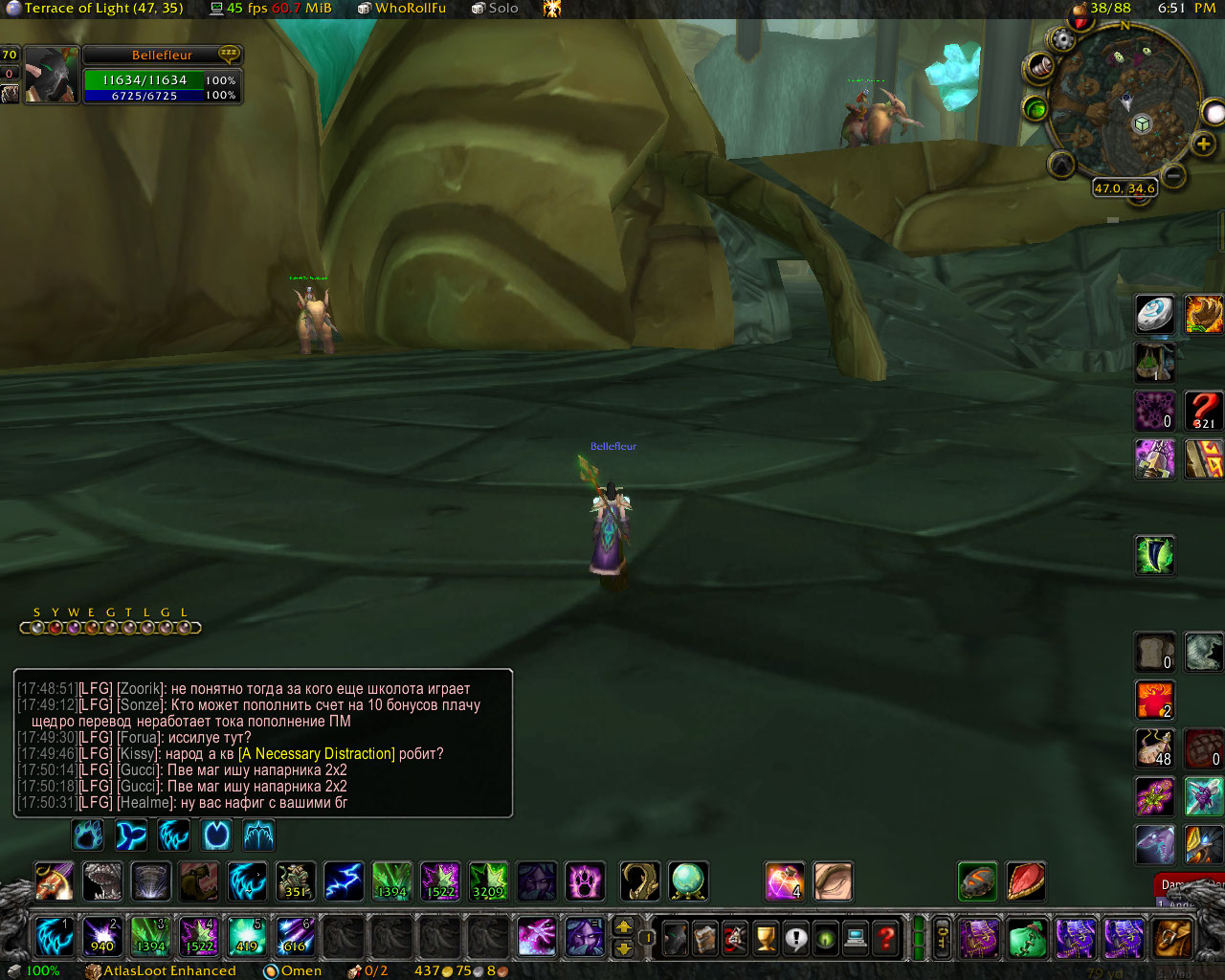The image size is (1225, 980).
Task: Activate the blue lightning bolt ability
Action: pyautogui.click(x=344, y=881)
